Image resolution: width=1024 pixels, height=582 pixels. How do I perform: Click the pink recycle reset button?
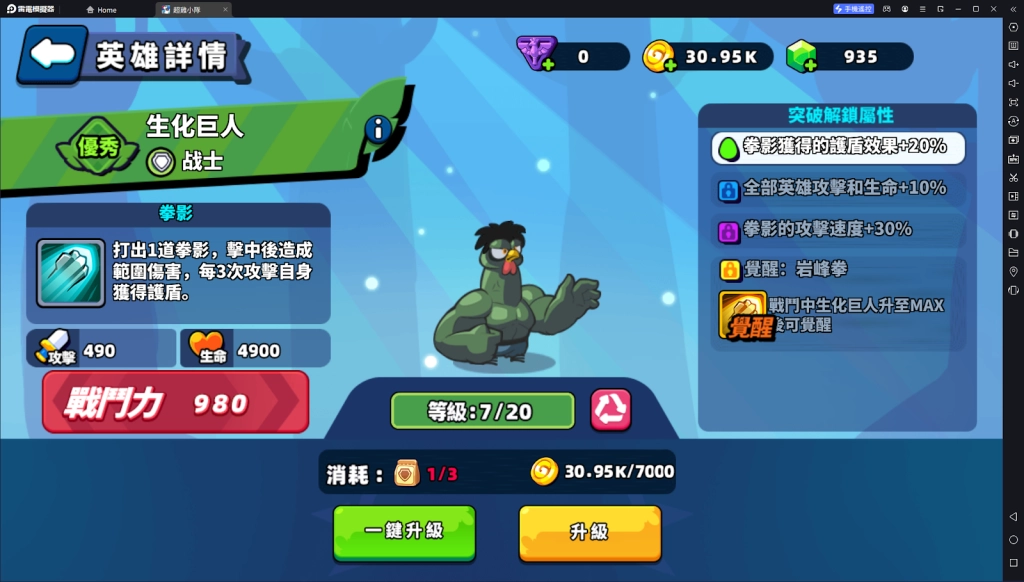pyautogui.click(x=610, y=410)
